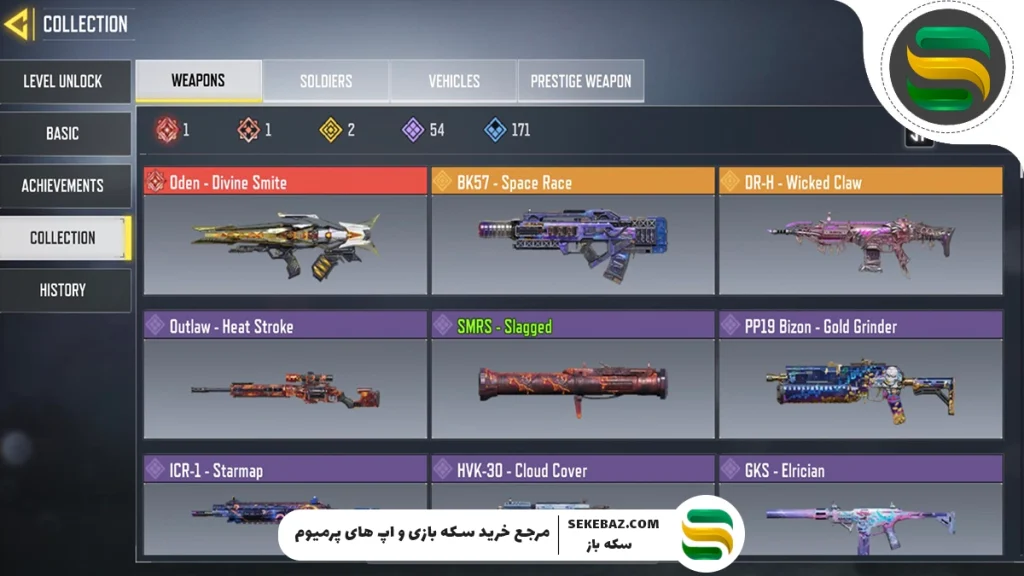Go back using the yellow arrow button

click(x=17, y=24)
